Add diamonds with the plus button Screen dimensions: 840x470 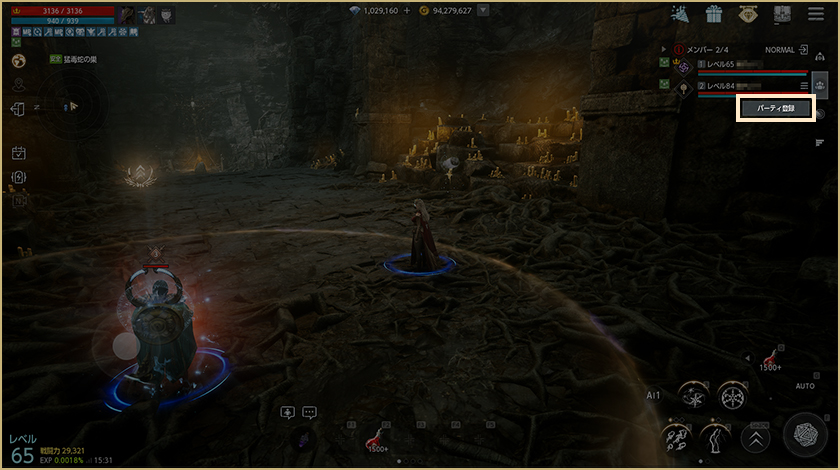pyautogui.click(x=407, y=10)
